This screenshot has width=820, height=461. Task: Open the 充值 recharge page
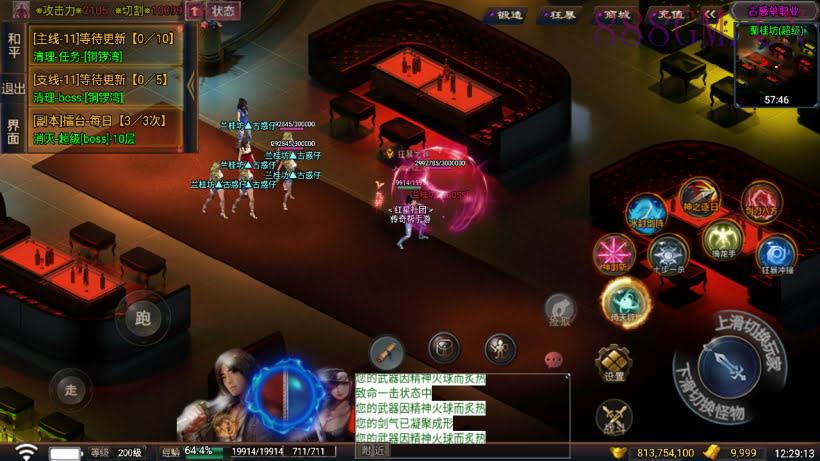pos(671,15)
